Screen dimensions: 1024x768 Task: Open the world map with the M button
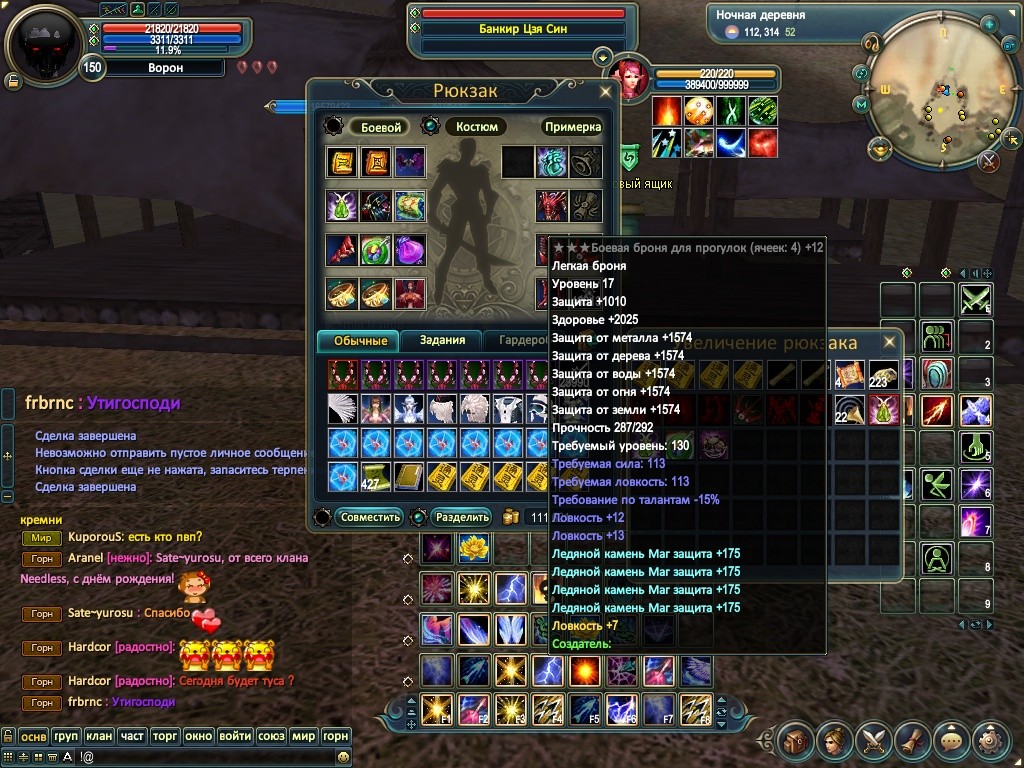[x=860, y=104]
